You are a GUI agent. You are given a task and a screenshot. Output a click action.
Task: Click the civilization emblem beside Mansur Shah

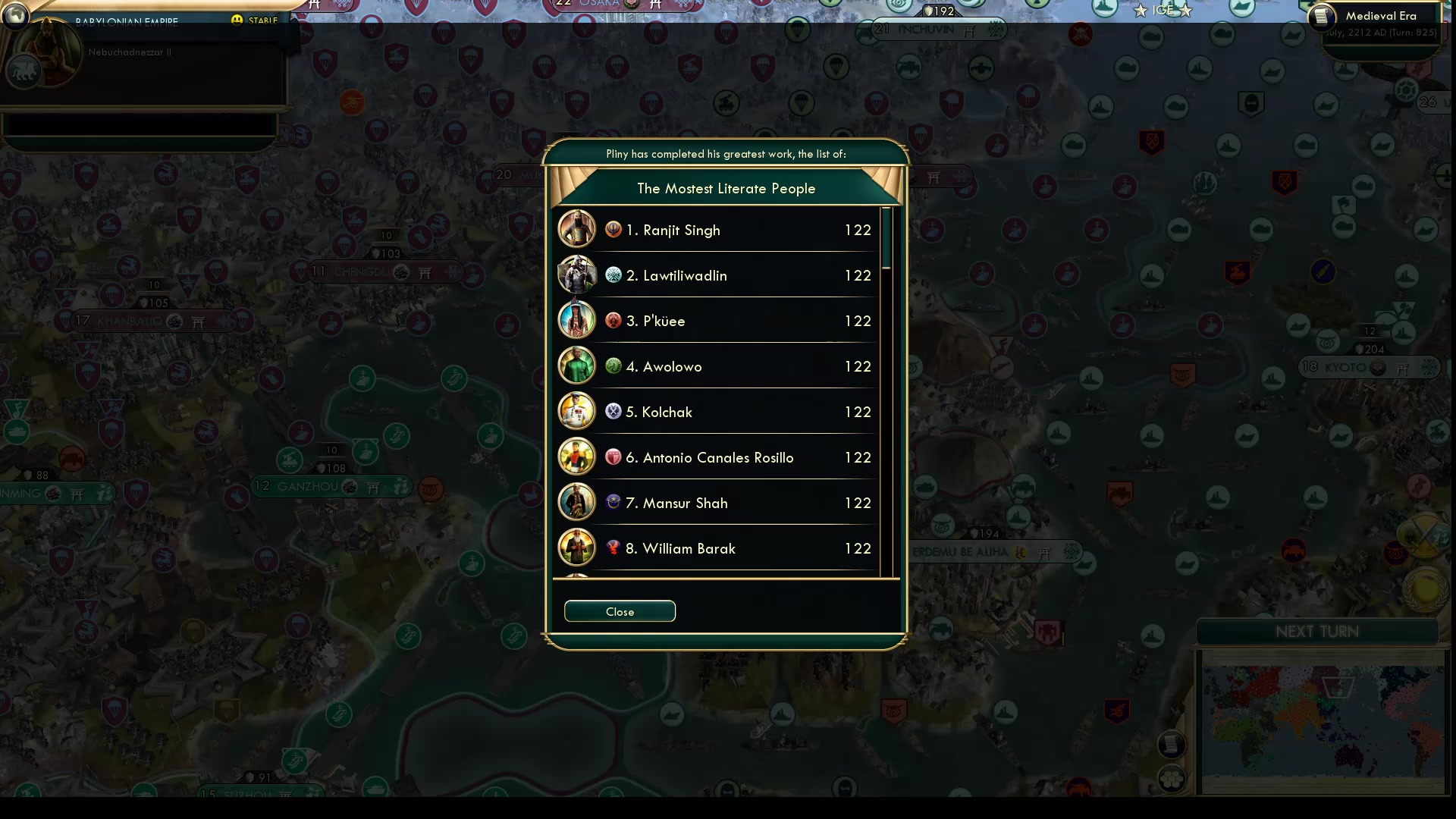[x=613, y=502]
